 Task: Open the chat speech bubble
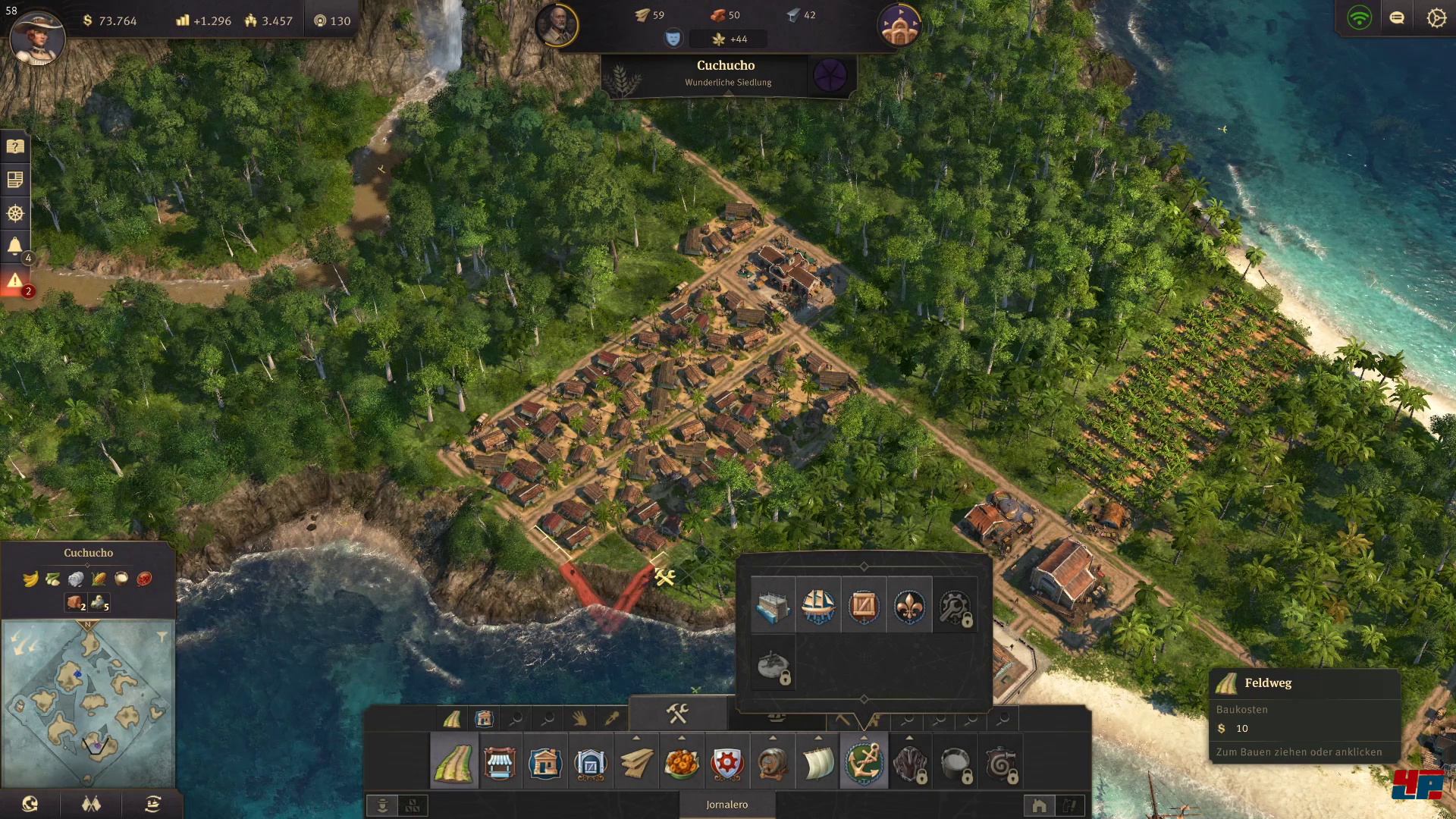coord(1397,17)
